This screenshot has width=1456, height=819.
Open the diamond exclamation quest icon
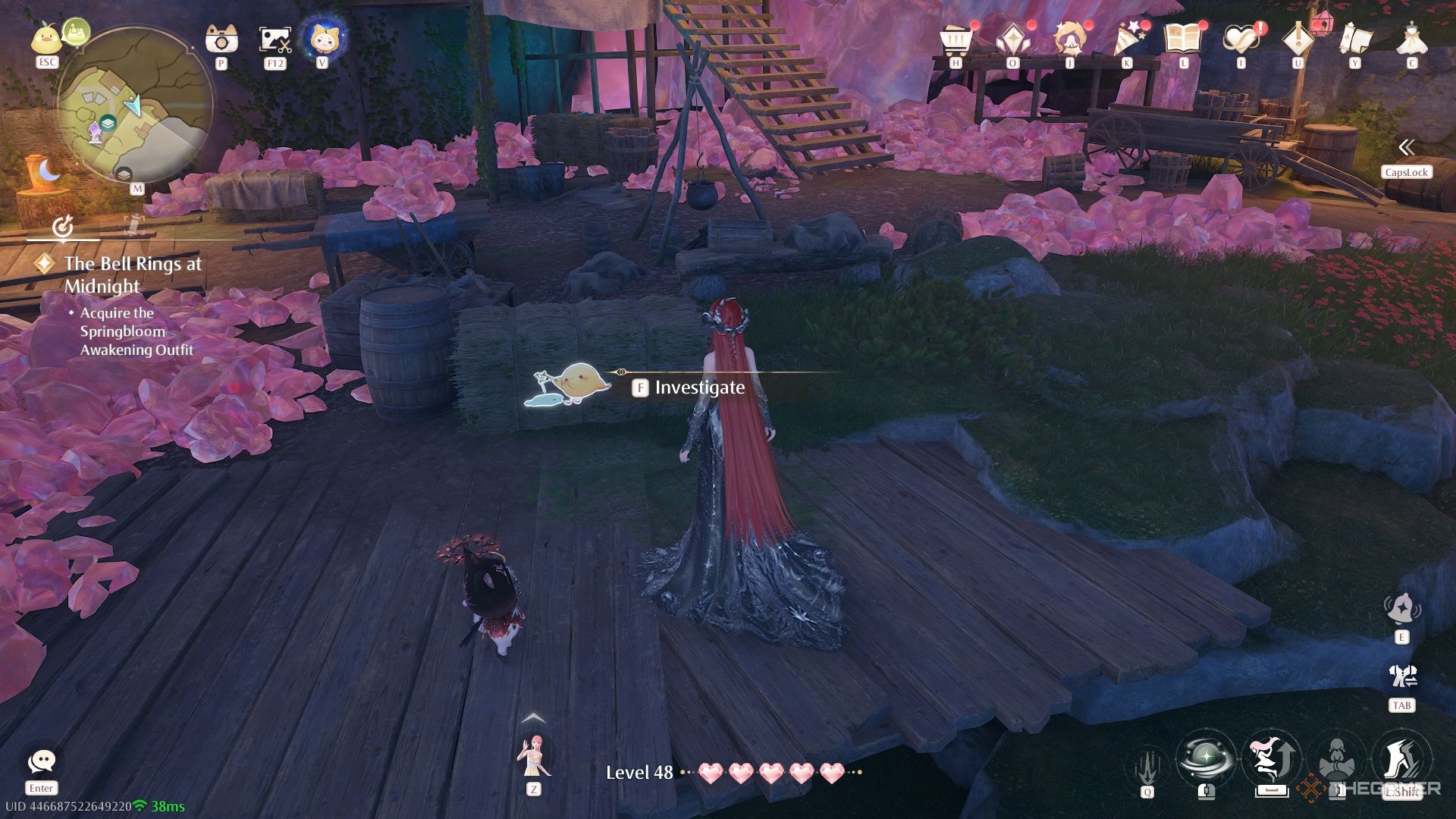pyautogui.click(x=1298, y=39)
